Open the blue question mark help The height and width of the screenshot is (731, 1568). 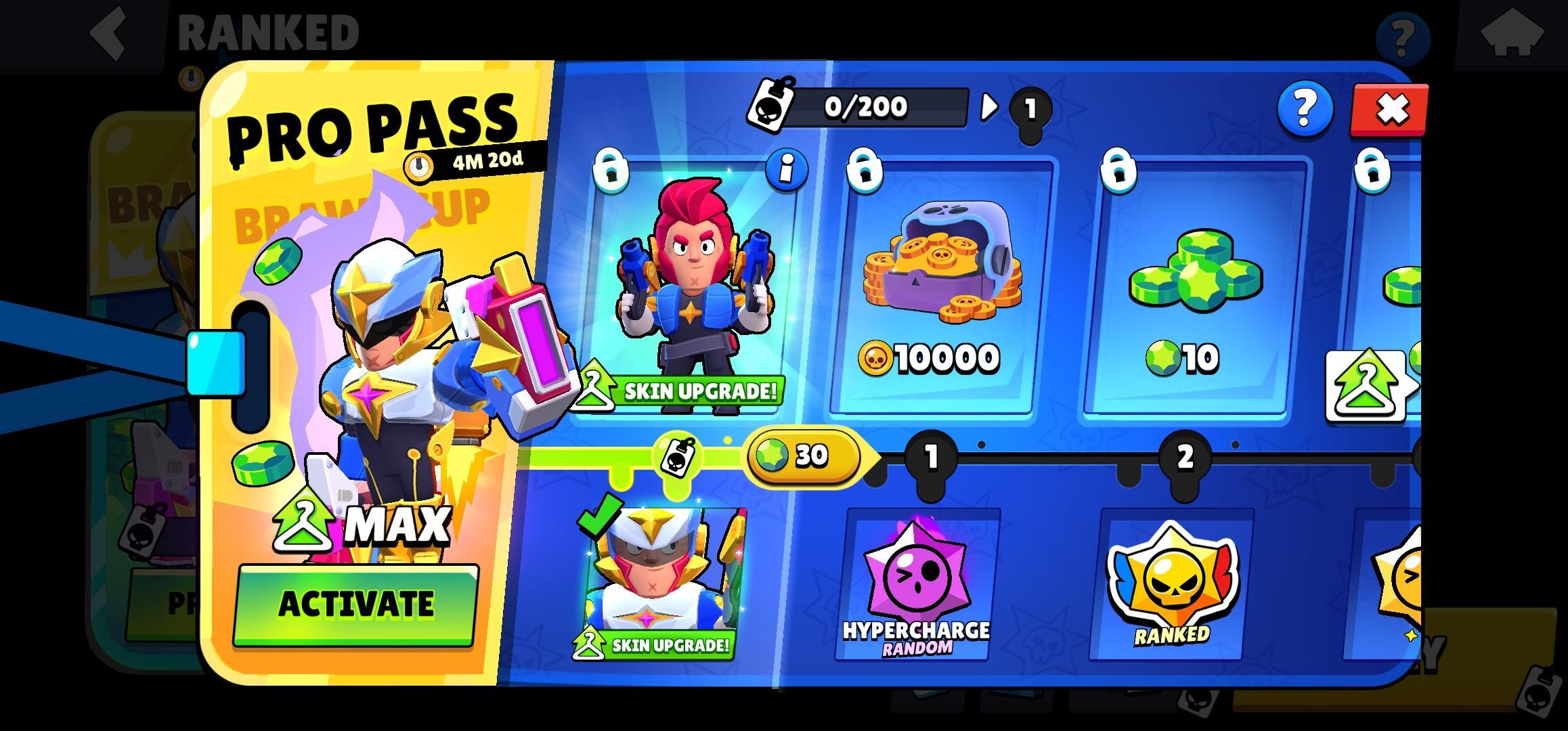(x=1305, y=108)
